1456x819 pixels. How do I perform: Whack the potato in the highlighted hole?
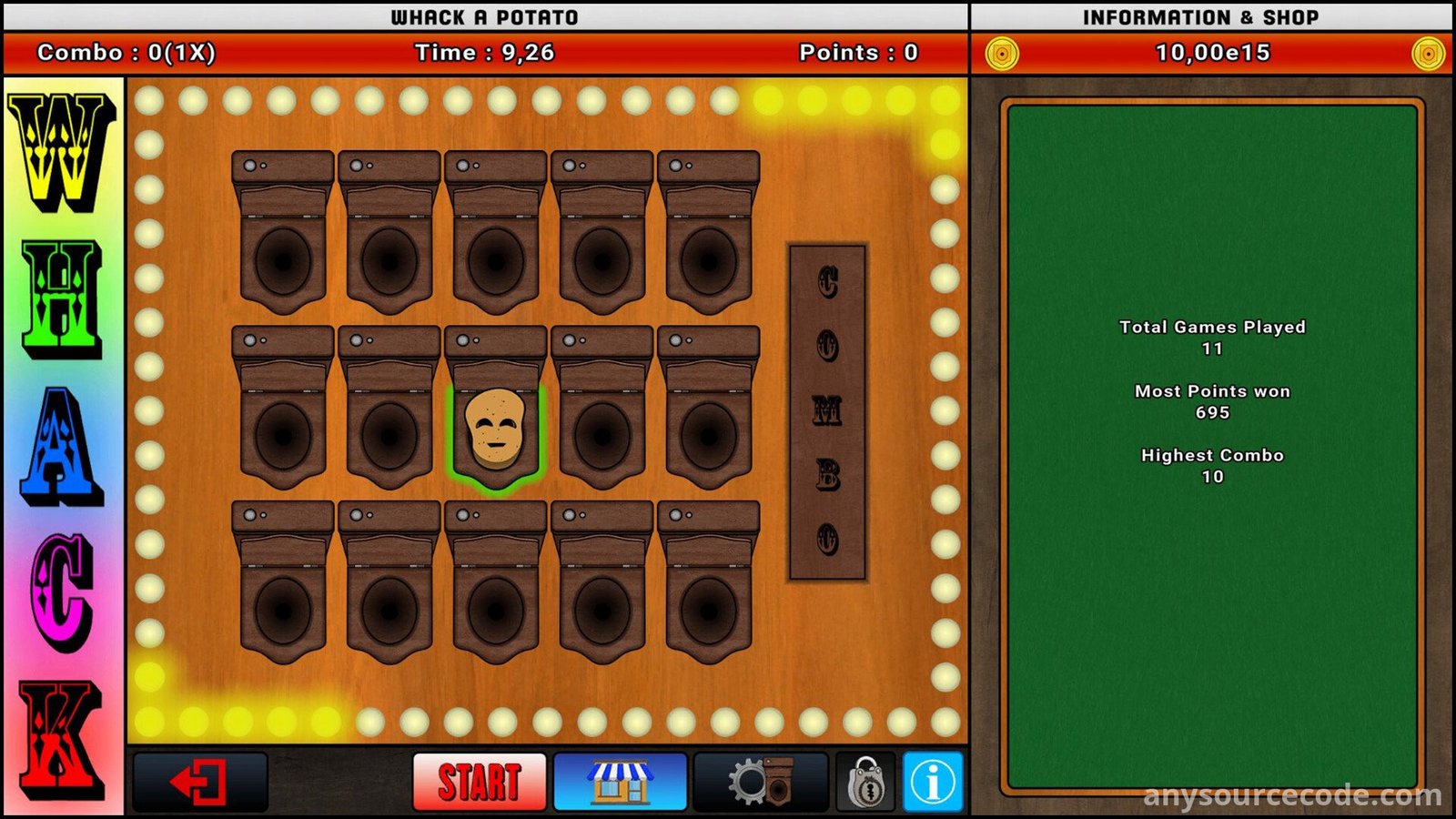tap(496, 430)
